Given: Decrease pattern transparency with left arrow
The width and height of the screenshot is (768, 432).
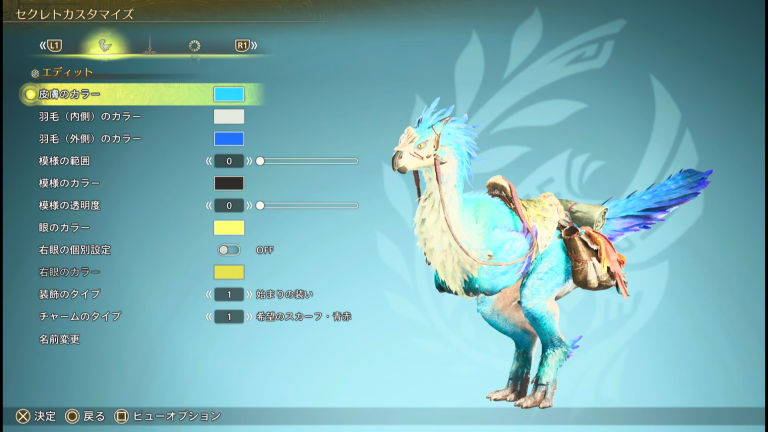Looking at the screenshot, I should [209, 205].
